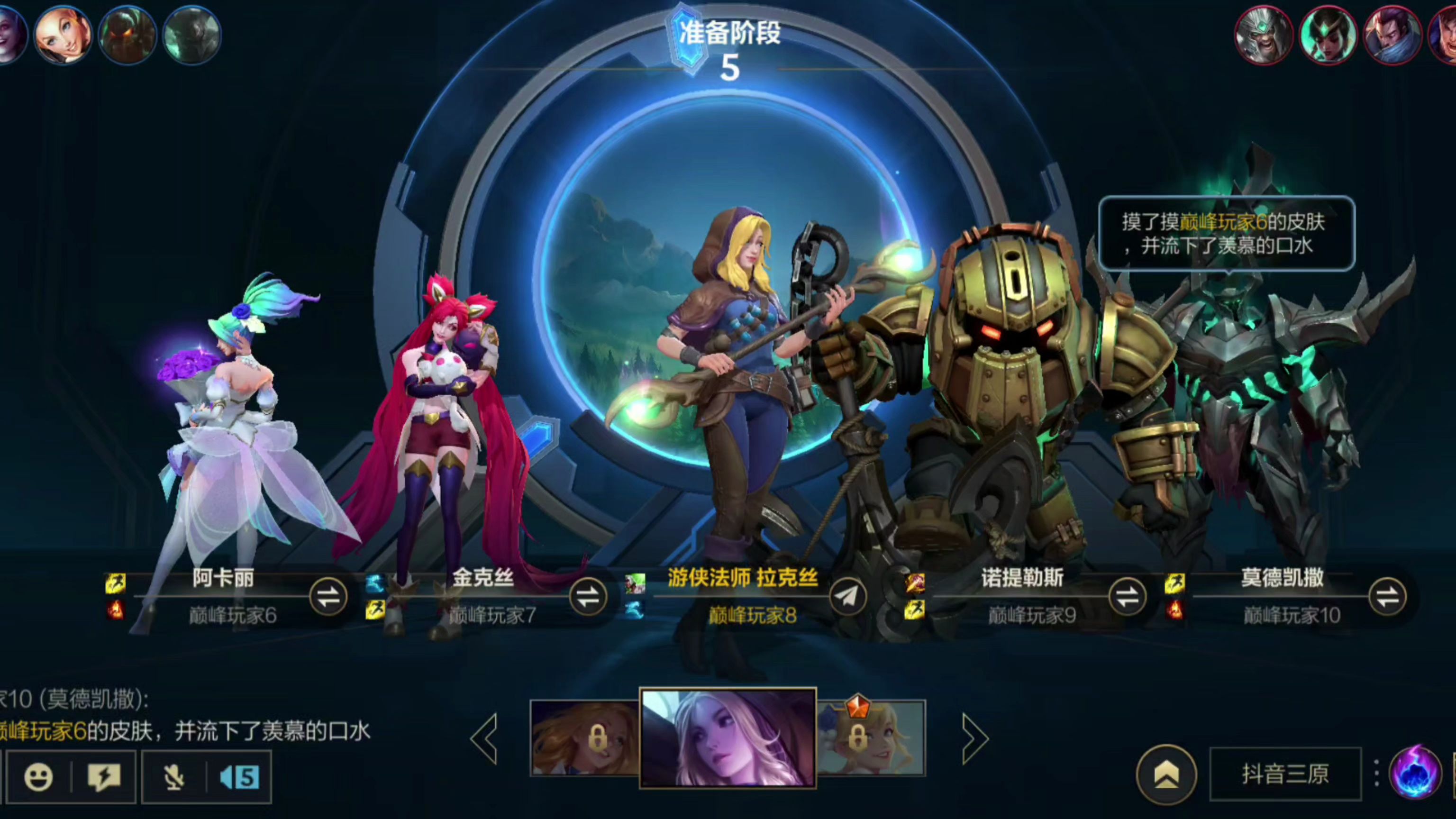Click the purple flame rune icon

point(1414,773)
